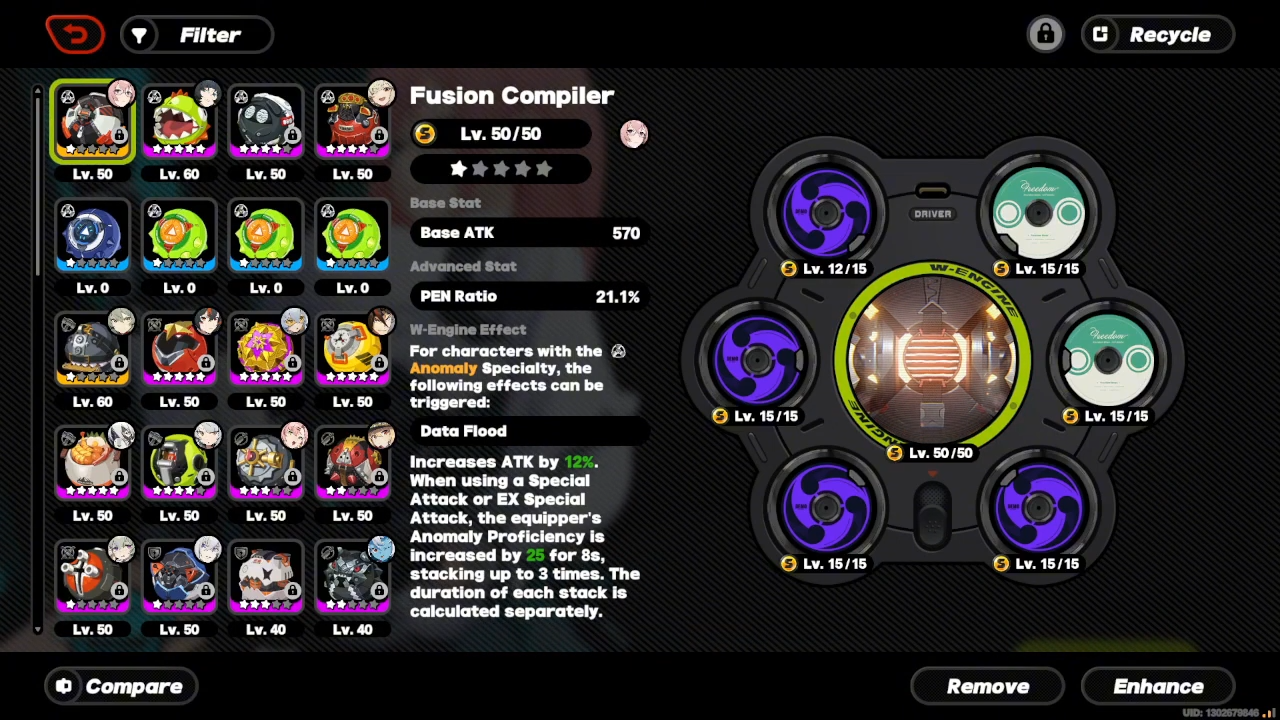The image size is (1280, 720).
Task: Select the green dinosaur mouth W-Engine
Action: tap(180, 122)
